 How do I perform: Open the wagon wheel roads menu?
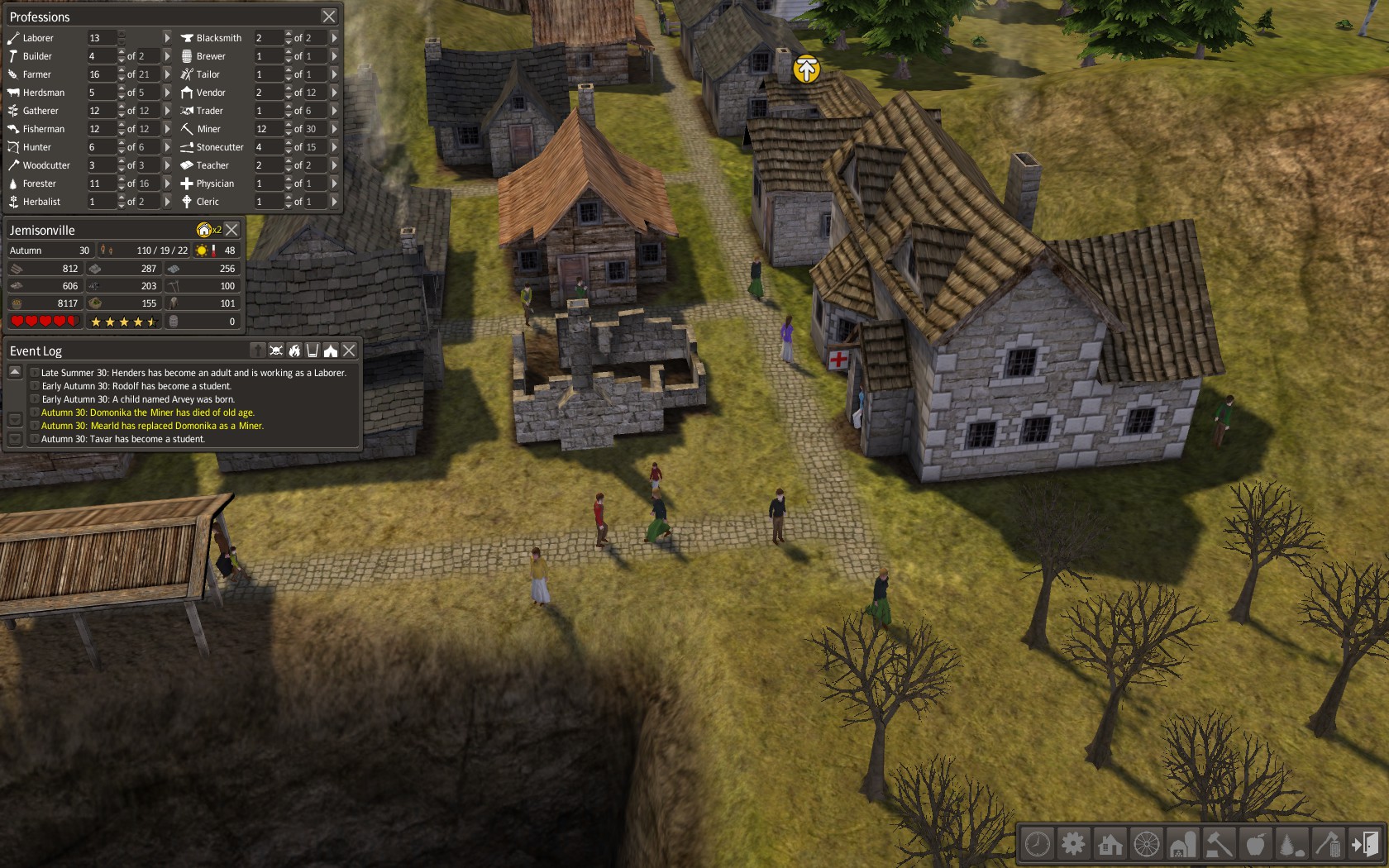[x=1146, y=844]
